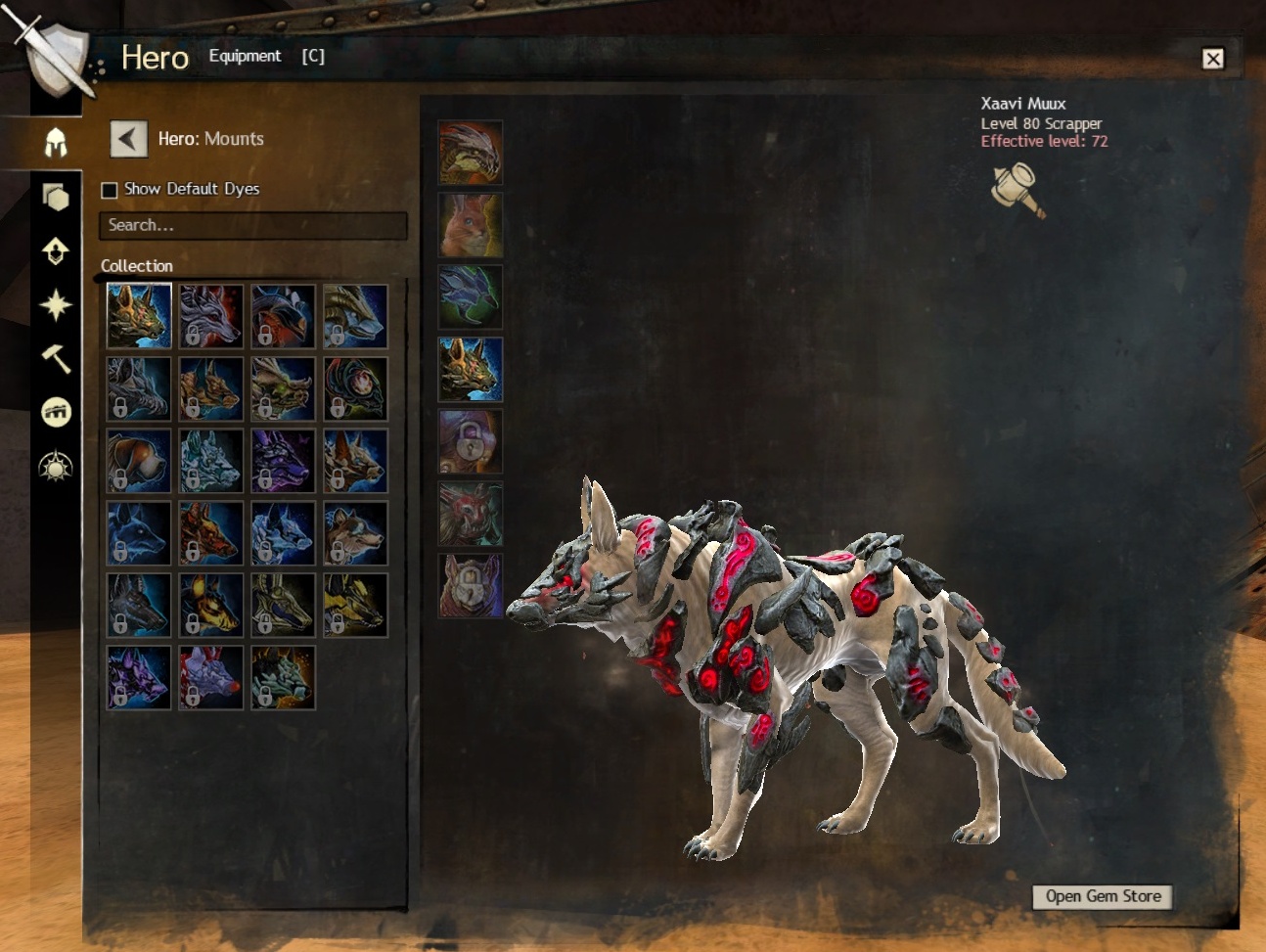Toggle the Show Default Dyes checkbox

(110, 190)
